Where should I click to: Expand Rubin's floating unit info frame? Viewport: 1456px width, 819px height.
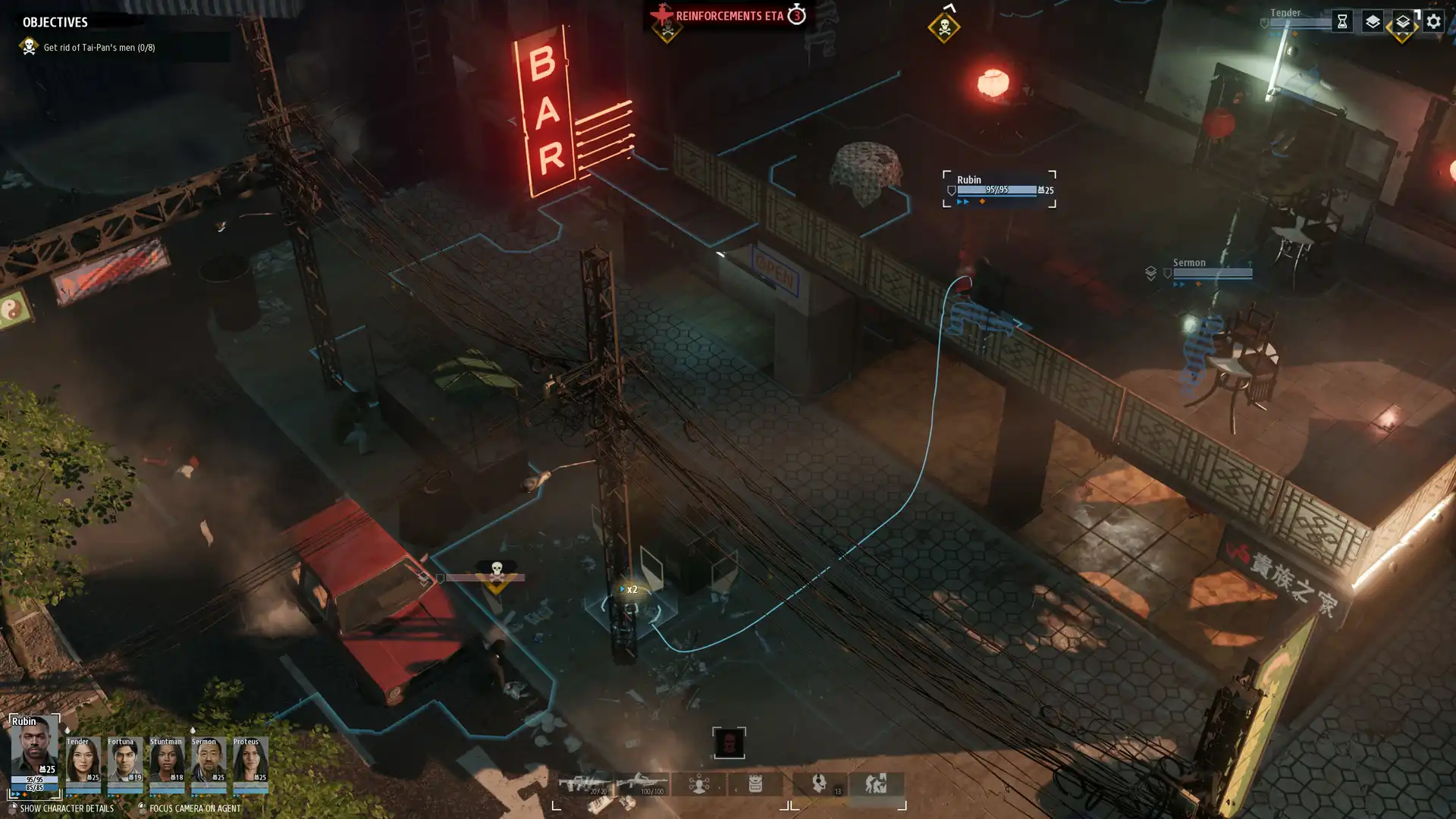[x=998, y=190]
